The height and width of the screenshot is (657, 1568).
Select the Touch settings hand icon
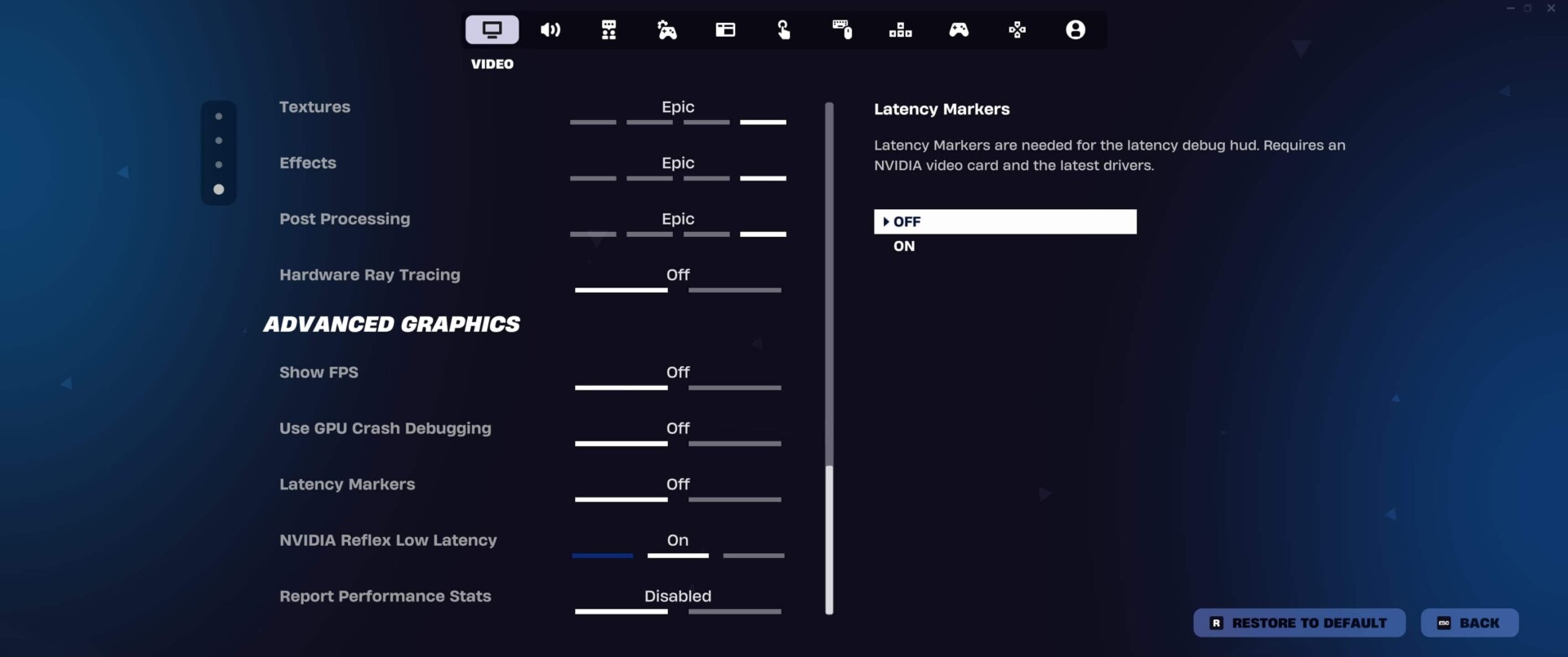[x=784, y=29]
